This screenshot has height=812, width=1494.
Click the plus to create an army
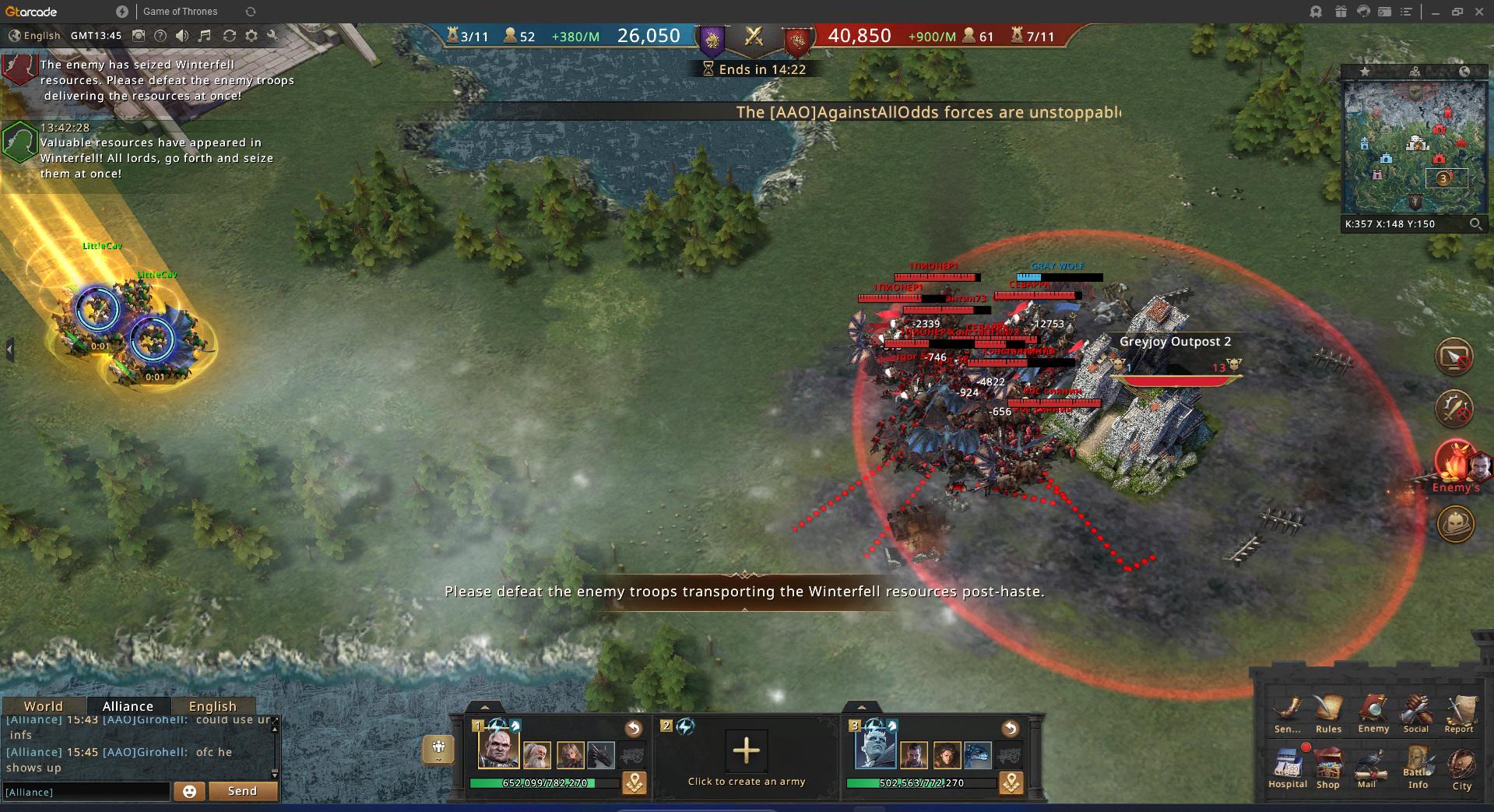click(x=746, y=750)
